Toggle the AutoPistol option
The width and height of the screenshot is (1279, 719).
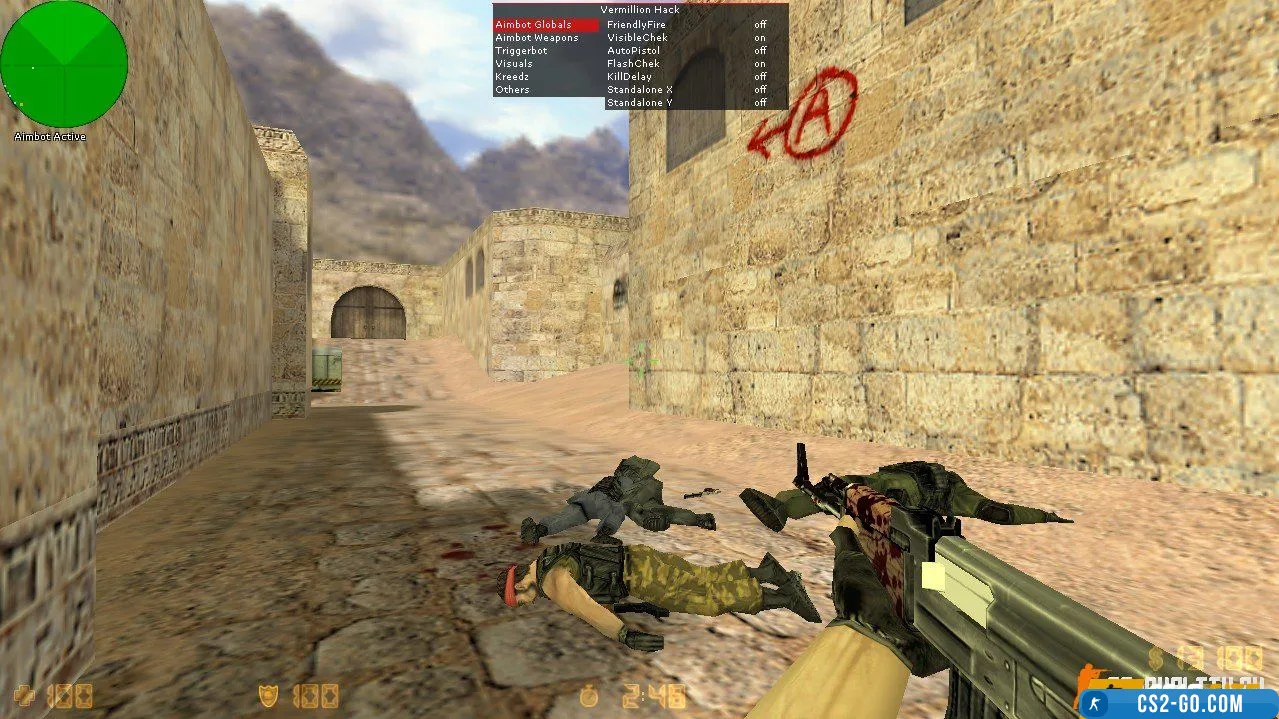(632, 51)
